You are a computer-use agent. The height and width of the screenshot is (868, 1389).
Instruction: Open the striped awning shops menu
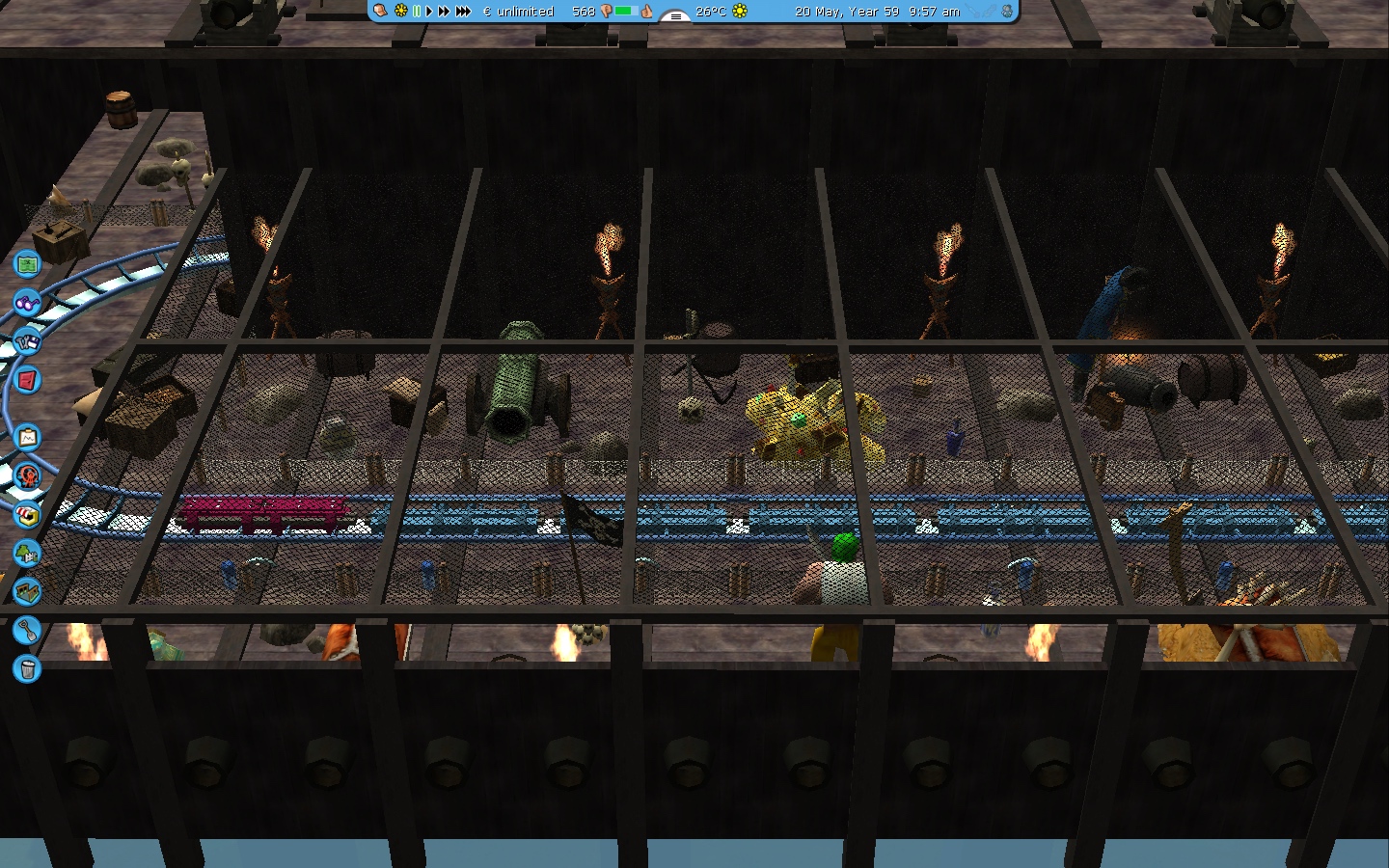pos(27,514)
